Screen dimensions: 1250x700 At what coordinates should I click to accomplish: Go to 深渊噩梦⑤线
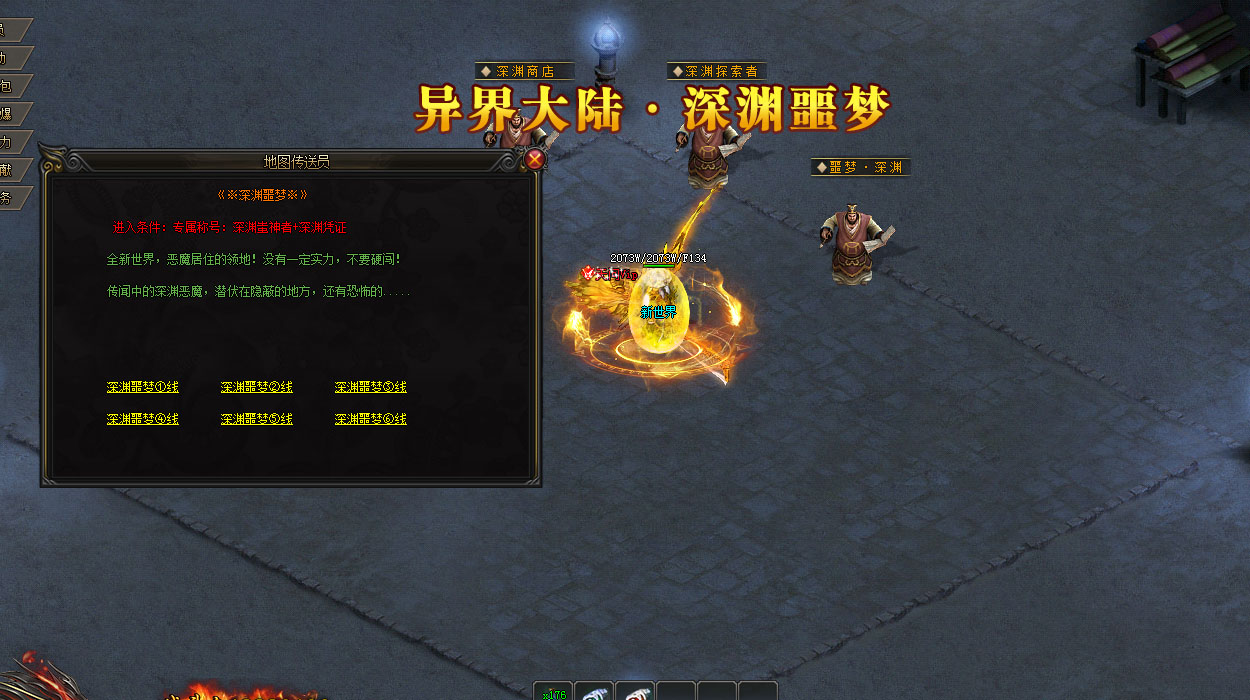click(x=256, y=419)
